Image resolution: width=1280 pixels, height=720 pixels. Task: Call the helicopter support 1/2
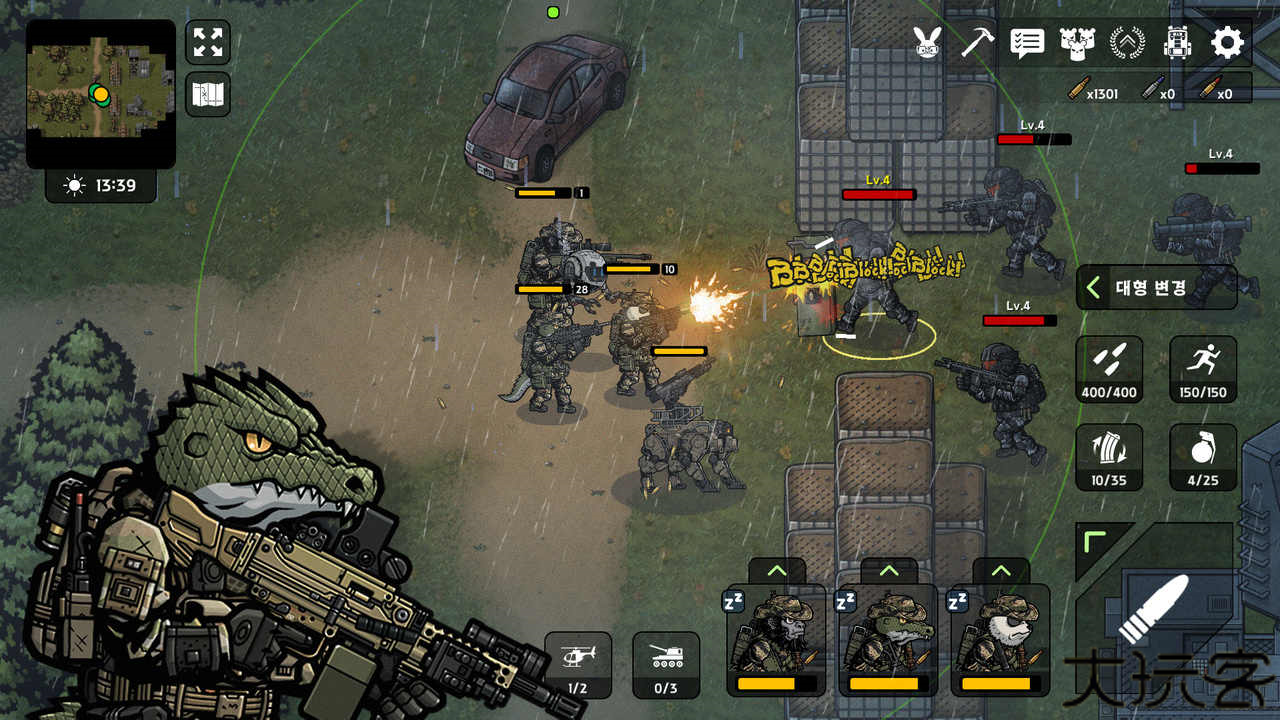(578, 665)
